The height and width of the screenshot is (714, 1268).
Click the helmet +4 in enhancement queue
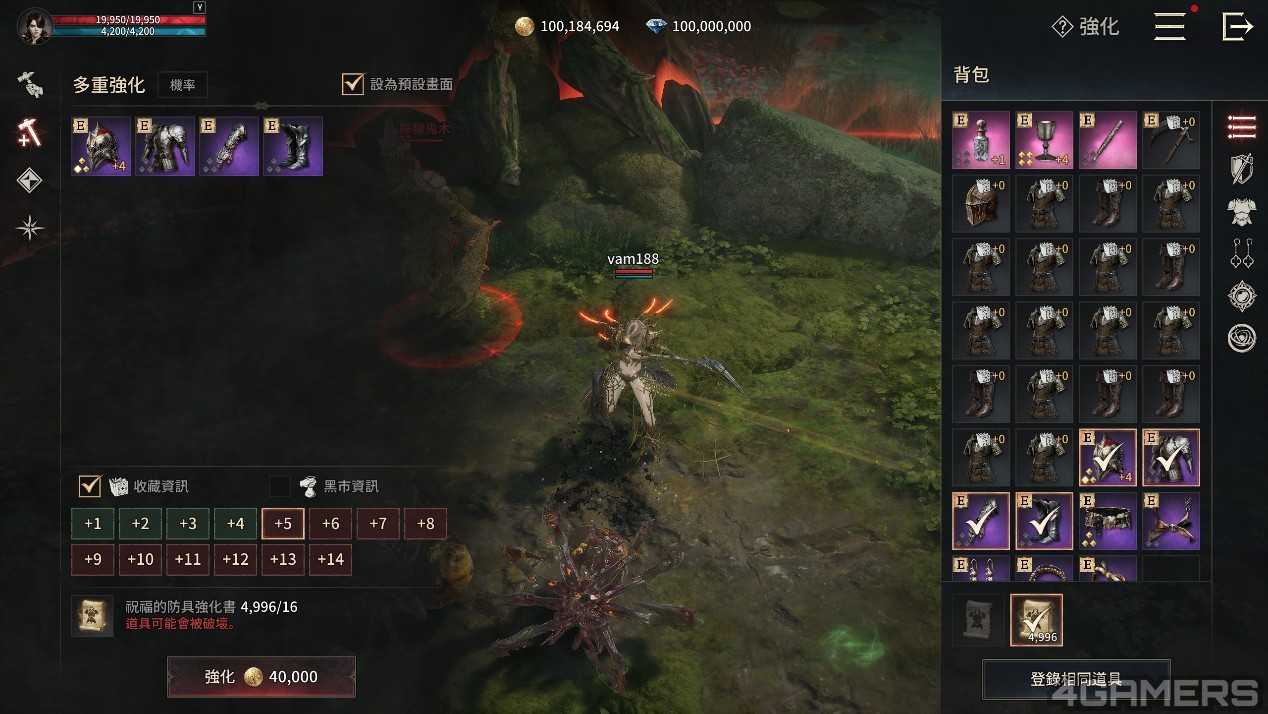(101, 146)
